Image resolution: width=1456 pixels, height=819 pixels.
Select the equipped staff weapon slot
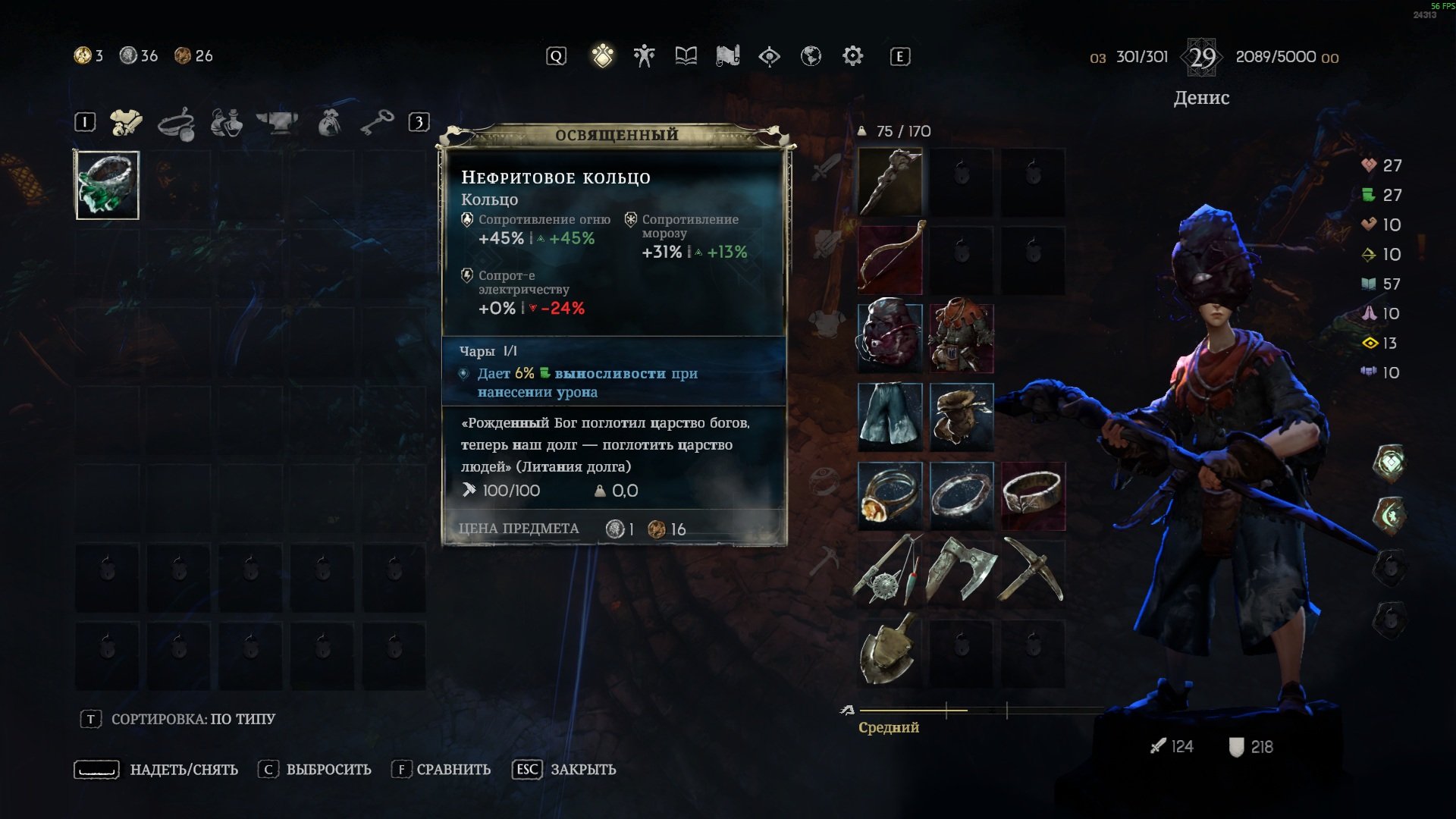pos(890,182)
